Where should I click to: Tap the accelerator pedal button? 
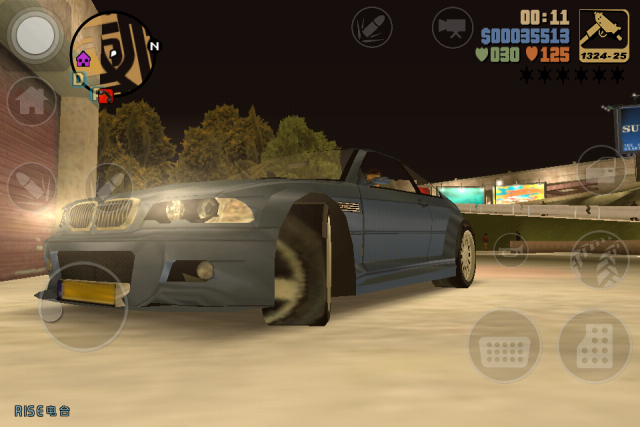tap(594, 346)
